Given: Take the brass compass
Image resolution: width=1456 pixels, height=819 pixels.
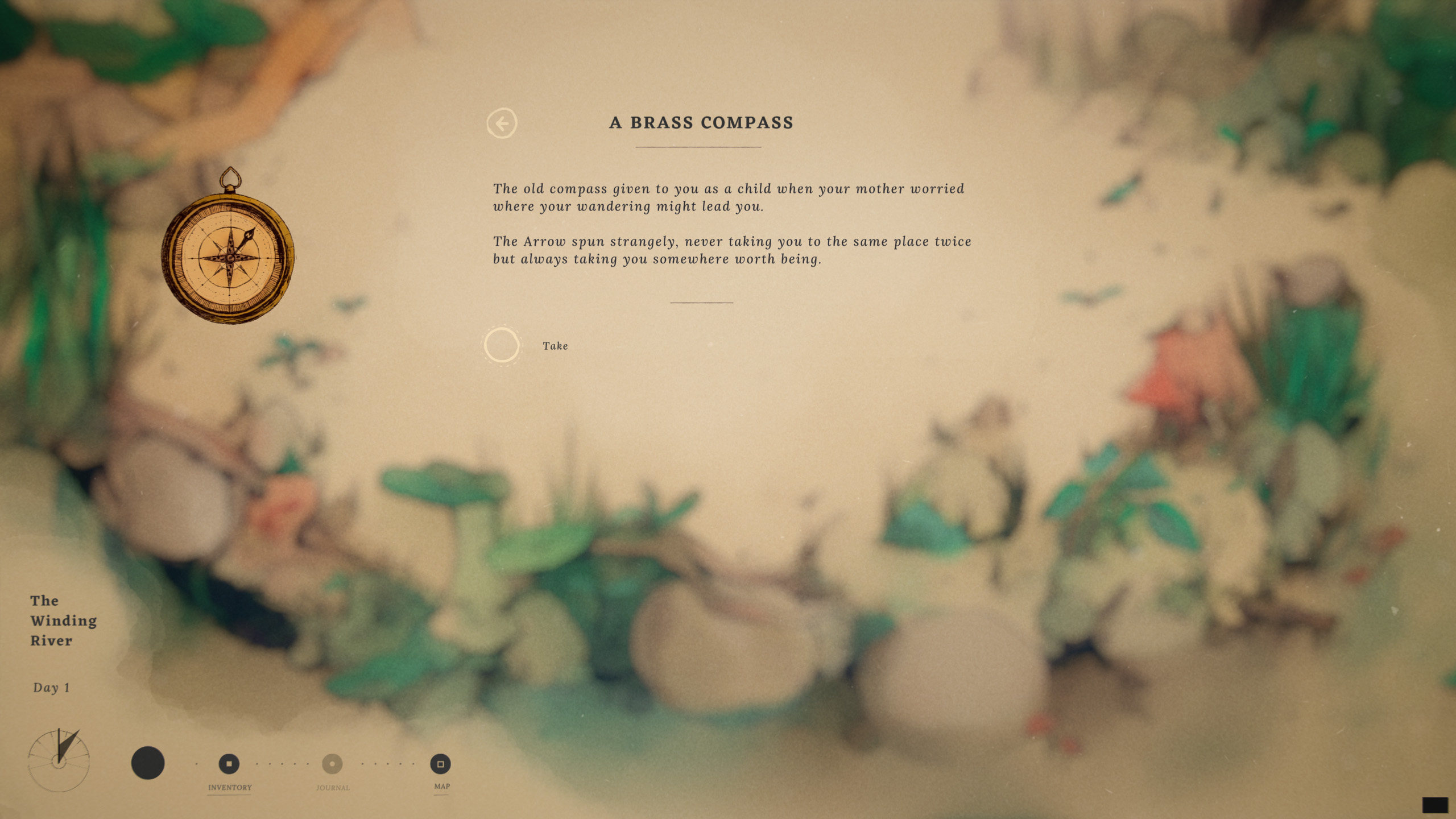Looking at the screenshot, I should 502,345.
